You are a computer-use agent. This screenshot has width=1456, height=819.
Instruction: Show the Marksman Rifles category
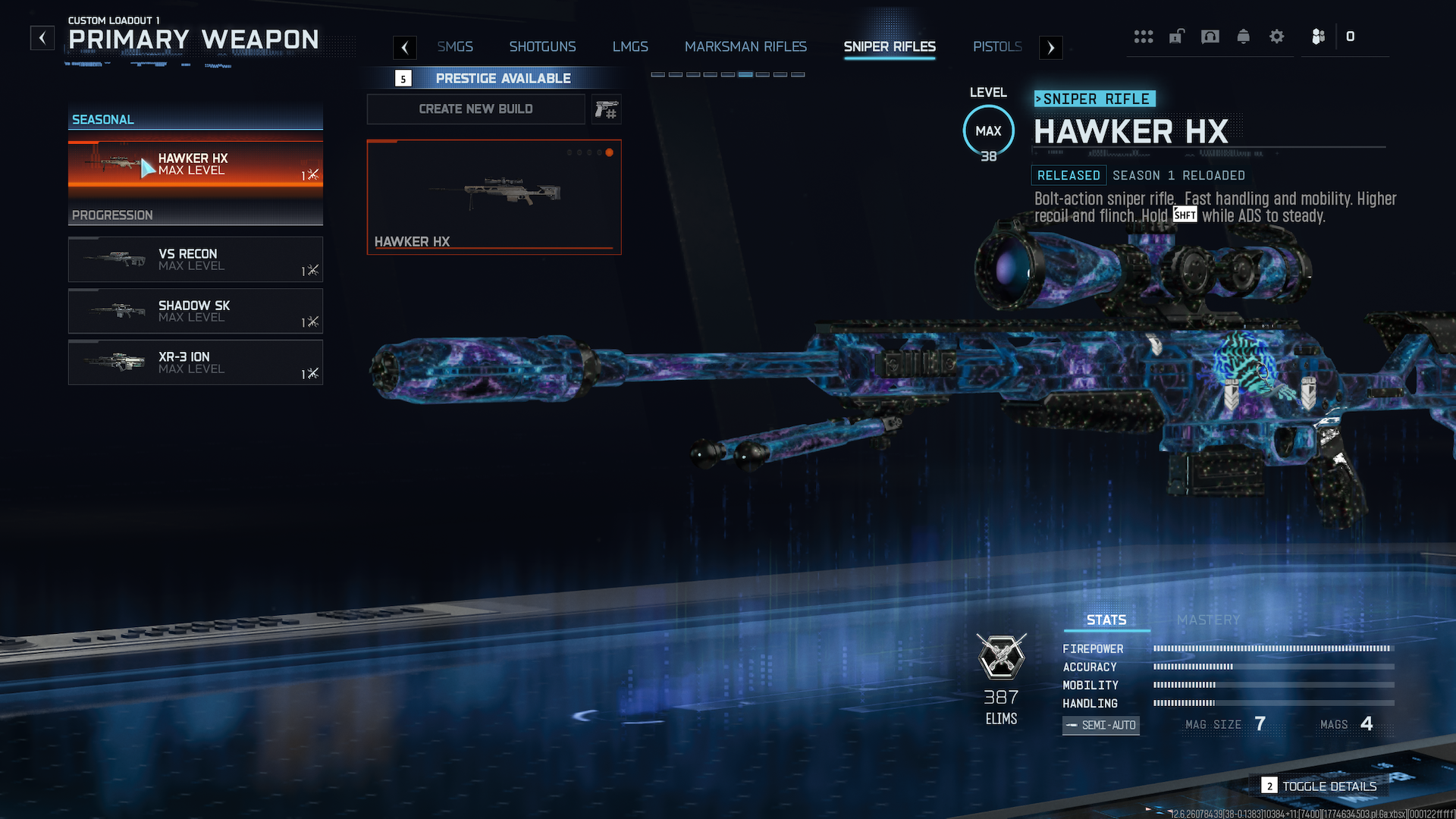tap(745, 47)
